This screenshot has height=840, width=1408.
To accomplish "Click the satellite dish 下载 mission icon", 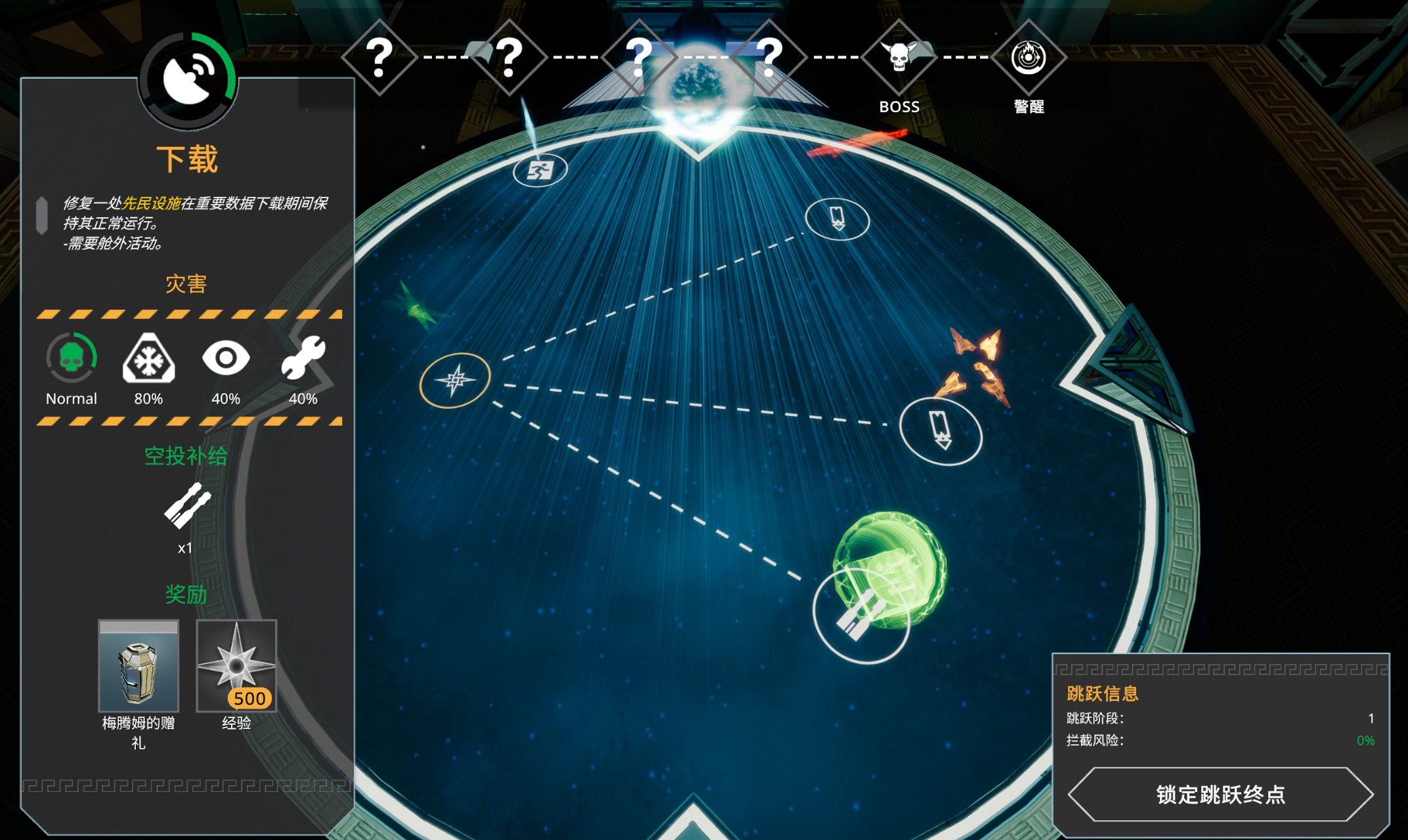I will click(188, 79).
